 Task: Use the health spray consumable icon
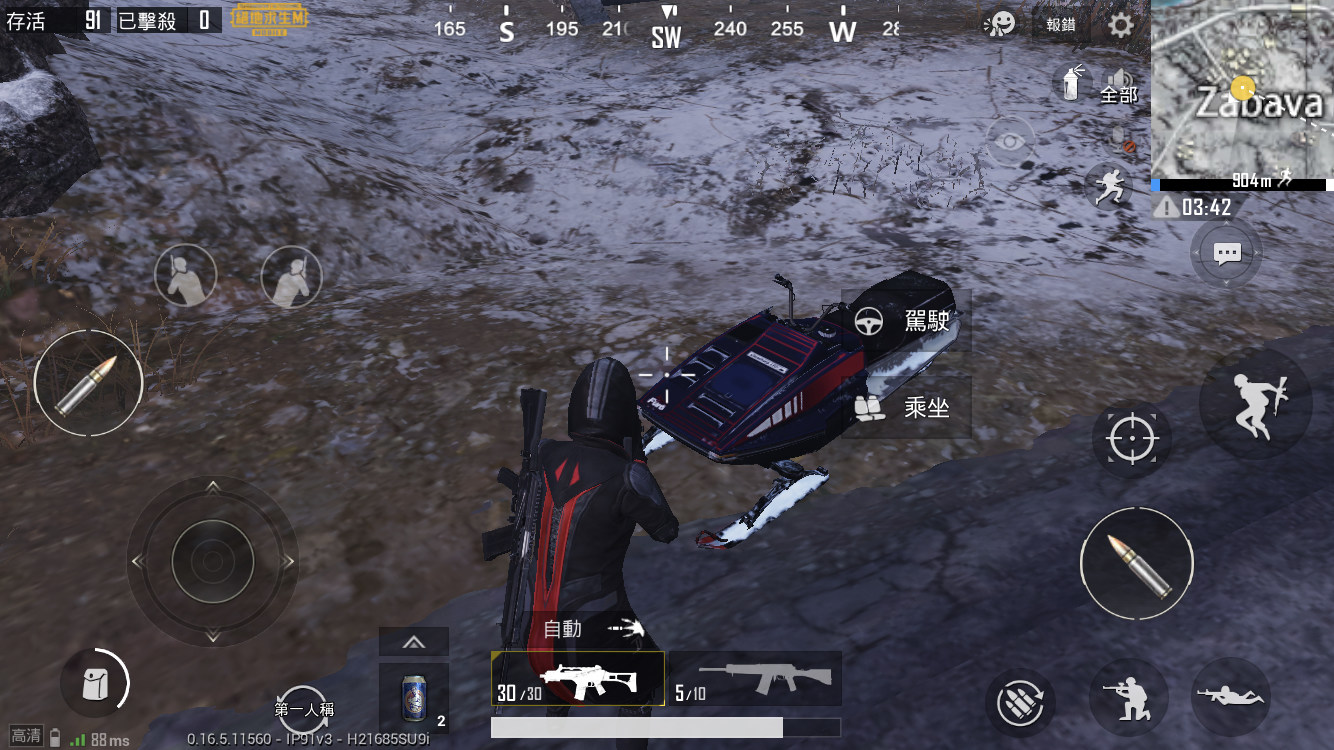pyautogui.click(x=1072, y=83)
